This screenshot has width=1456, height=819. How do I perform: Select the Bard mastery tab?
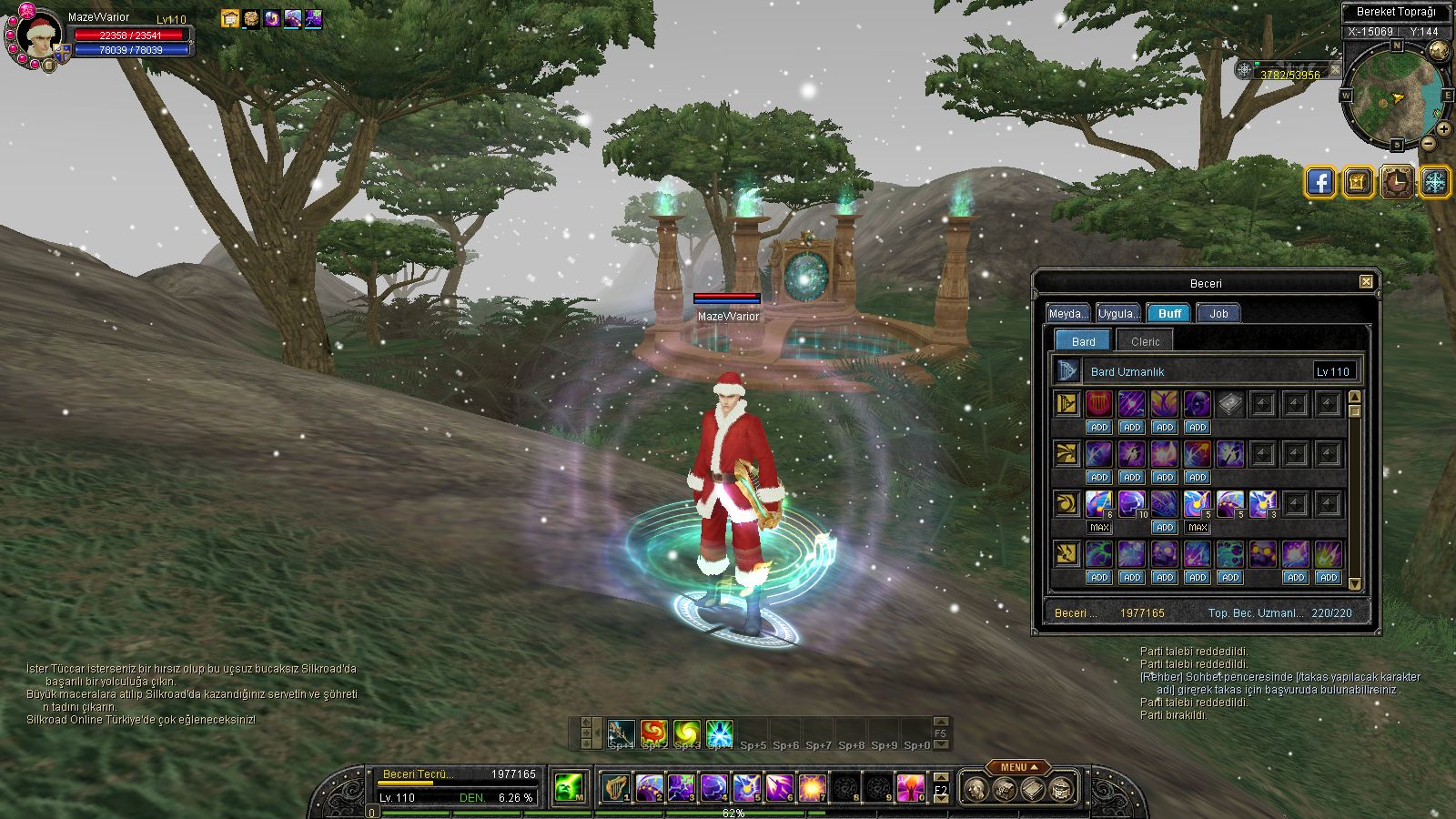[1083, 341]
